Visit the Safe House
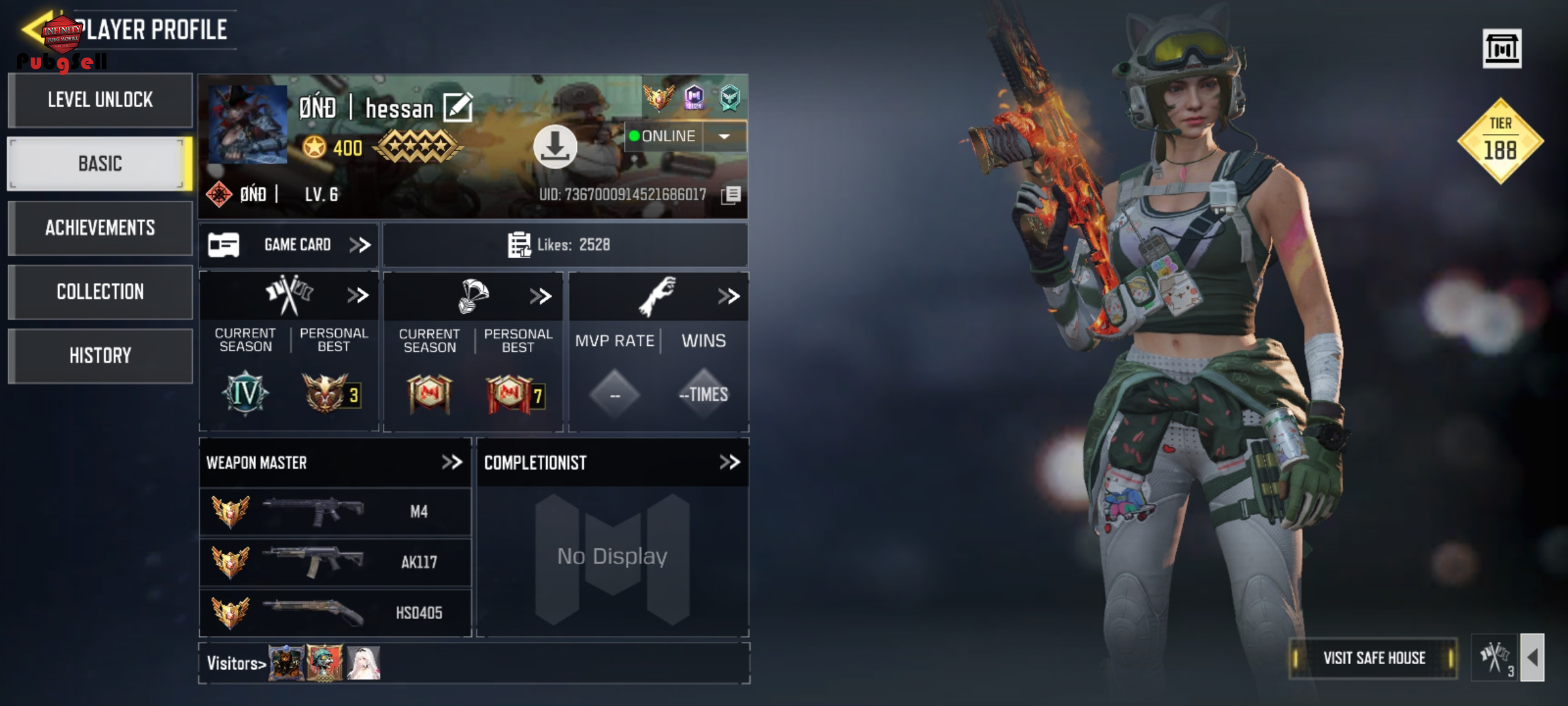The width and height of the screenshot is (1568, 706). coord(1373,658)
